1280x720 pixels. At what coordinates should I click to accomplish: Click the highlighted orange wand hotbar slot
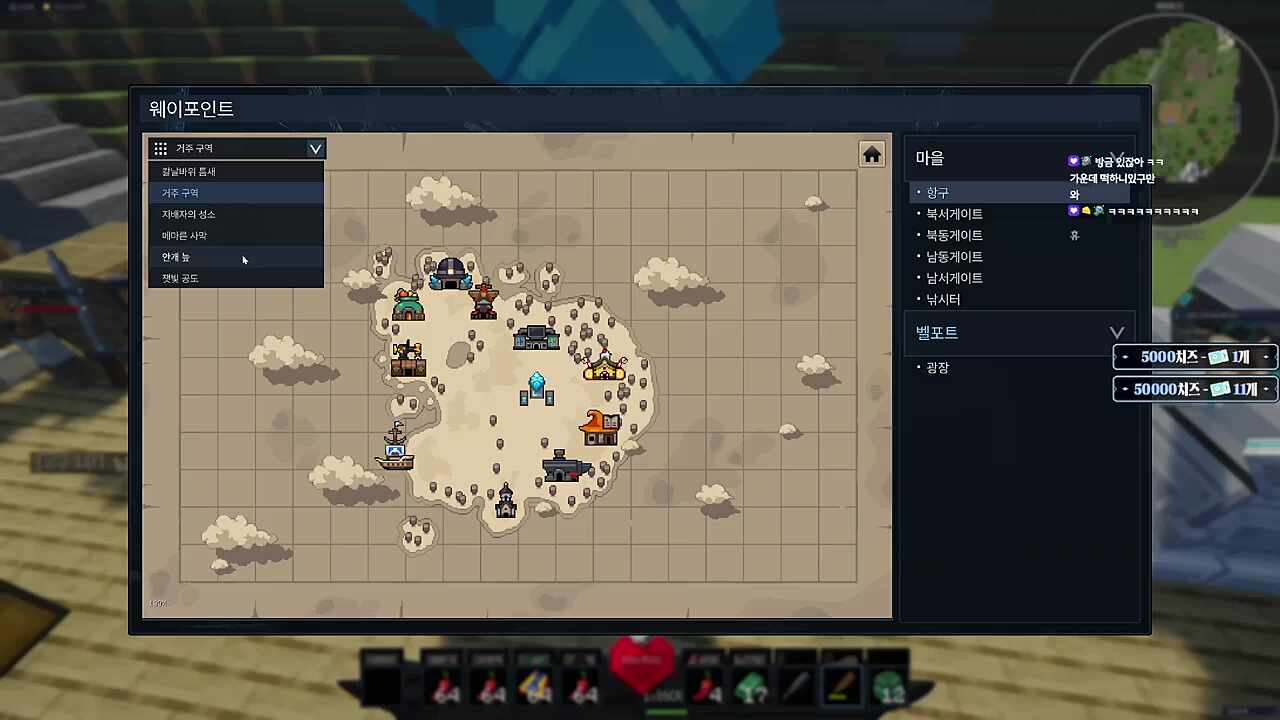coord(841,684)
